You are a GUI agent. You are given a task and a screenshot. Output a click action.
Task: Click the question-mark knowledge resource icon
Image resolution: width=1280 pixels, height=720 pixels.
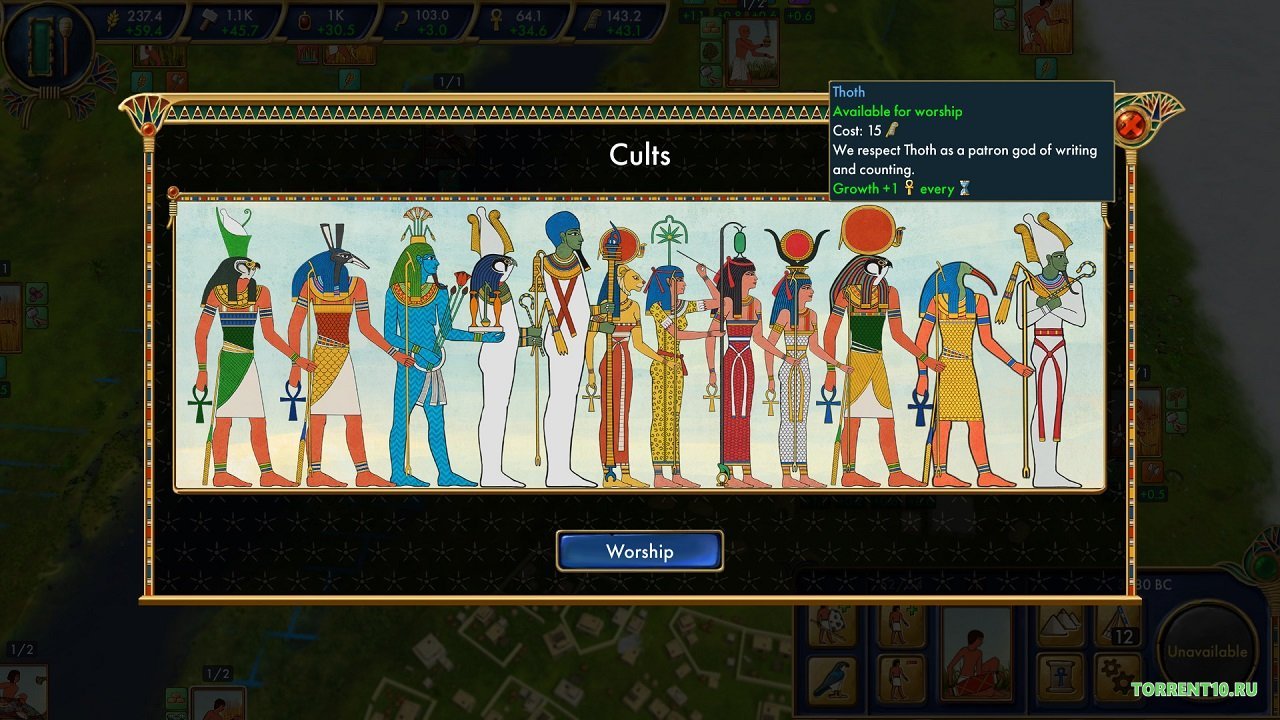(x=403, y=17)
